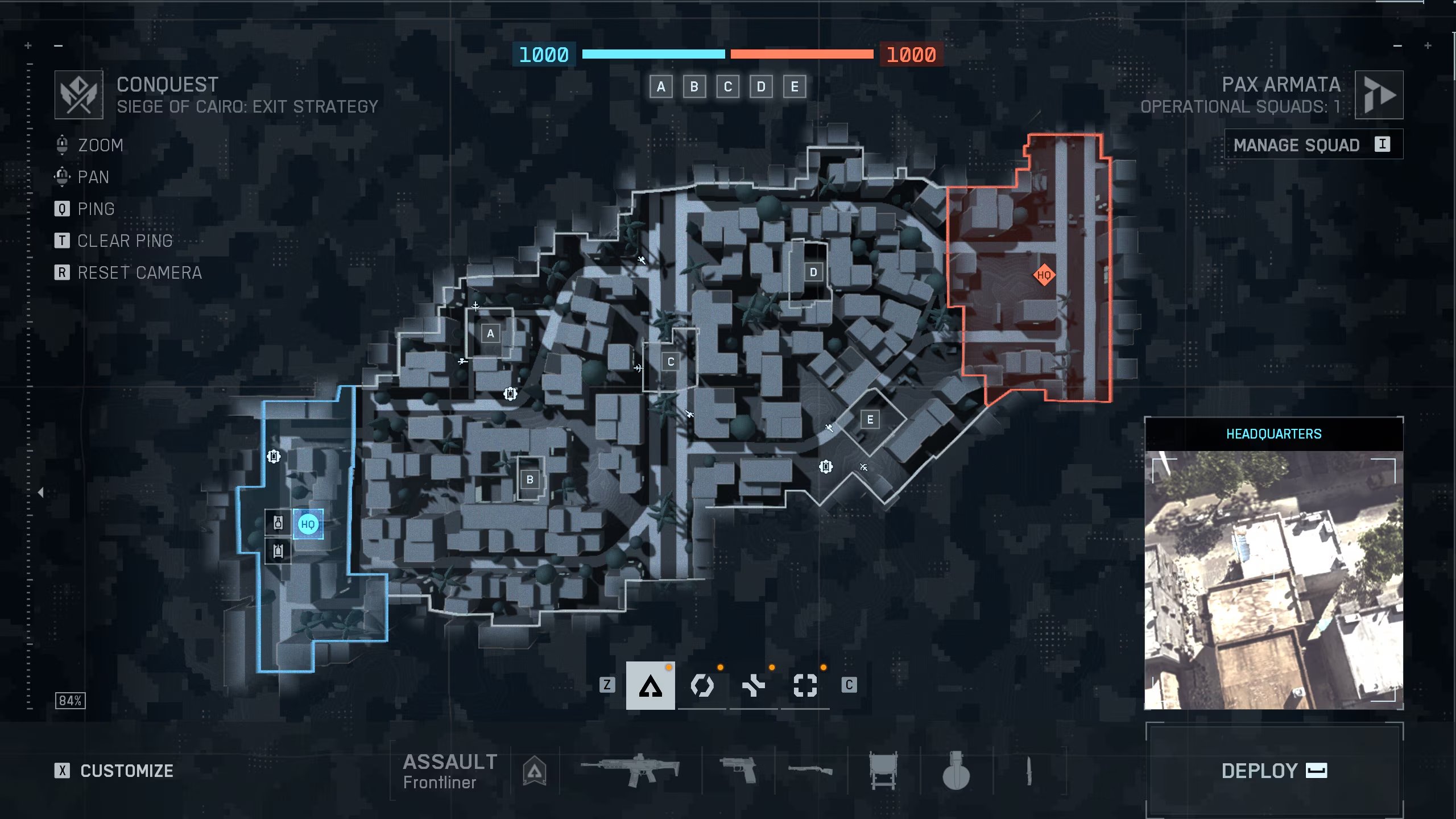Click the Pax Armata faction icon
This screenshot has width=1456, height=819.
point(1379,94)
